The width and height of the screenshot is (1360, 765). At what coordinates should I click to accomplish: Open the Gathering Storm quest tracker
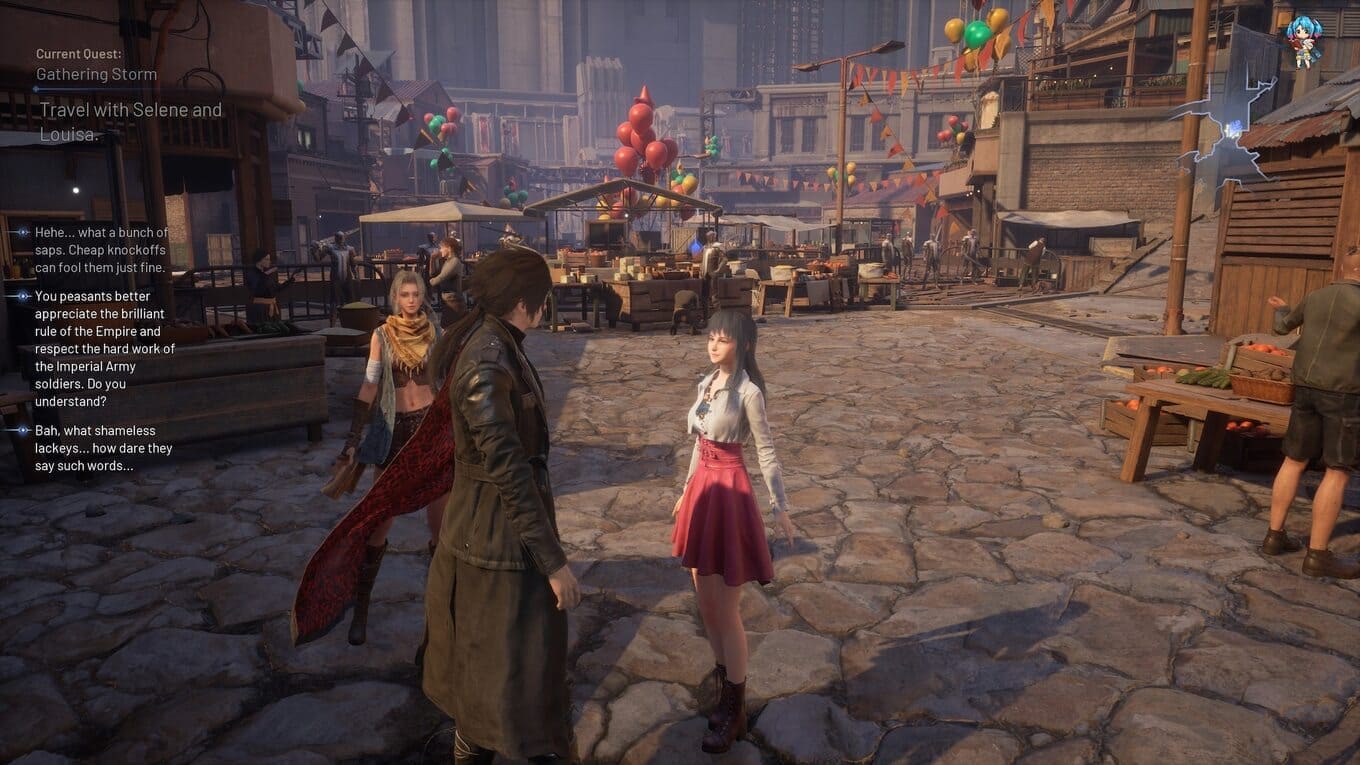[x=96, y=74]
